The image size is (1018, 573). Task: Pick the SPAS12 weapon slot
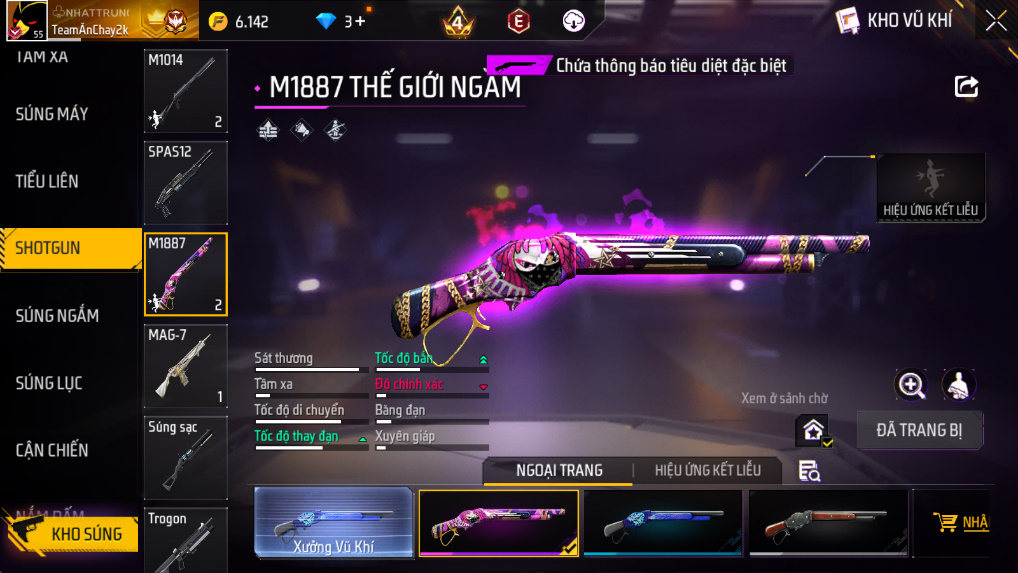tap(186, 183)
